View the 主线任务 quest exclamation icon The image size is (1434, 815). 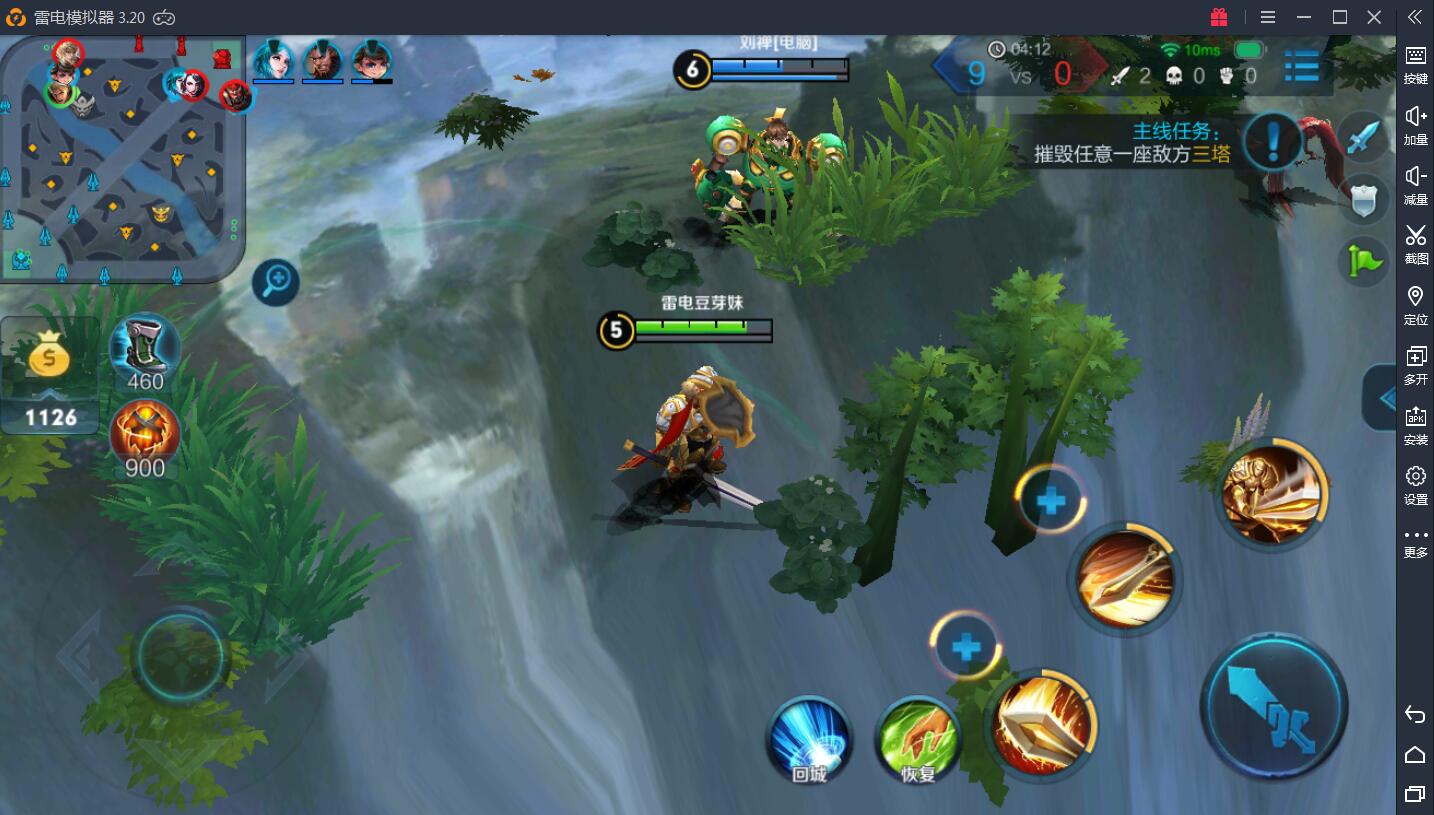pyautogui.click(x=1273, y=141)
